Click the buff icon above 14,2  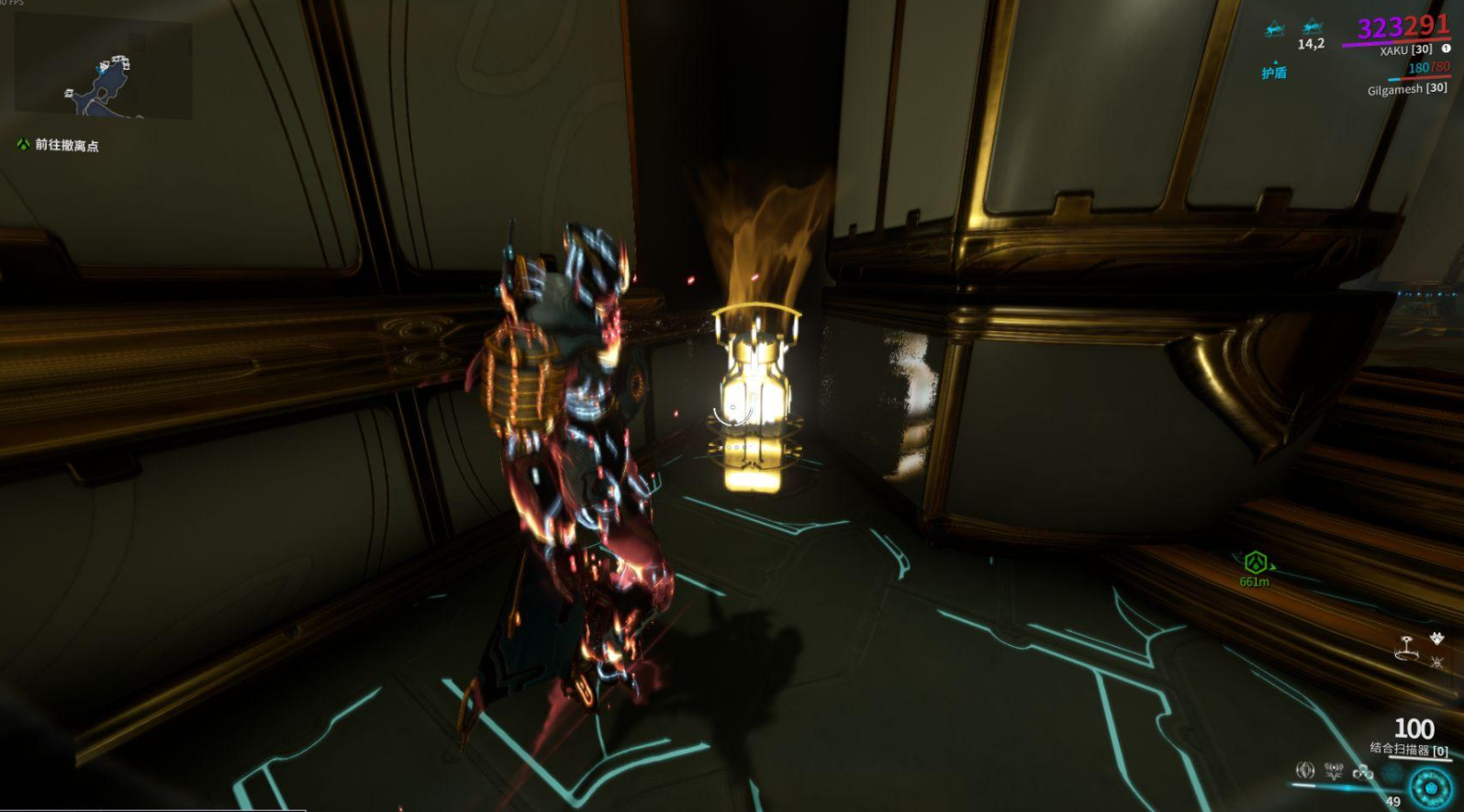click(1313, 27)
